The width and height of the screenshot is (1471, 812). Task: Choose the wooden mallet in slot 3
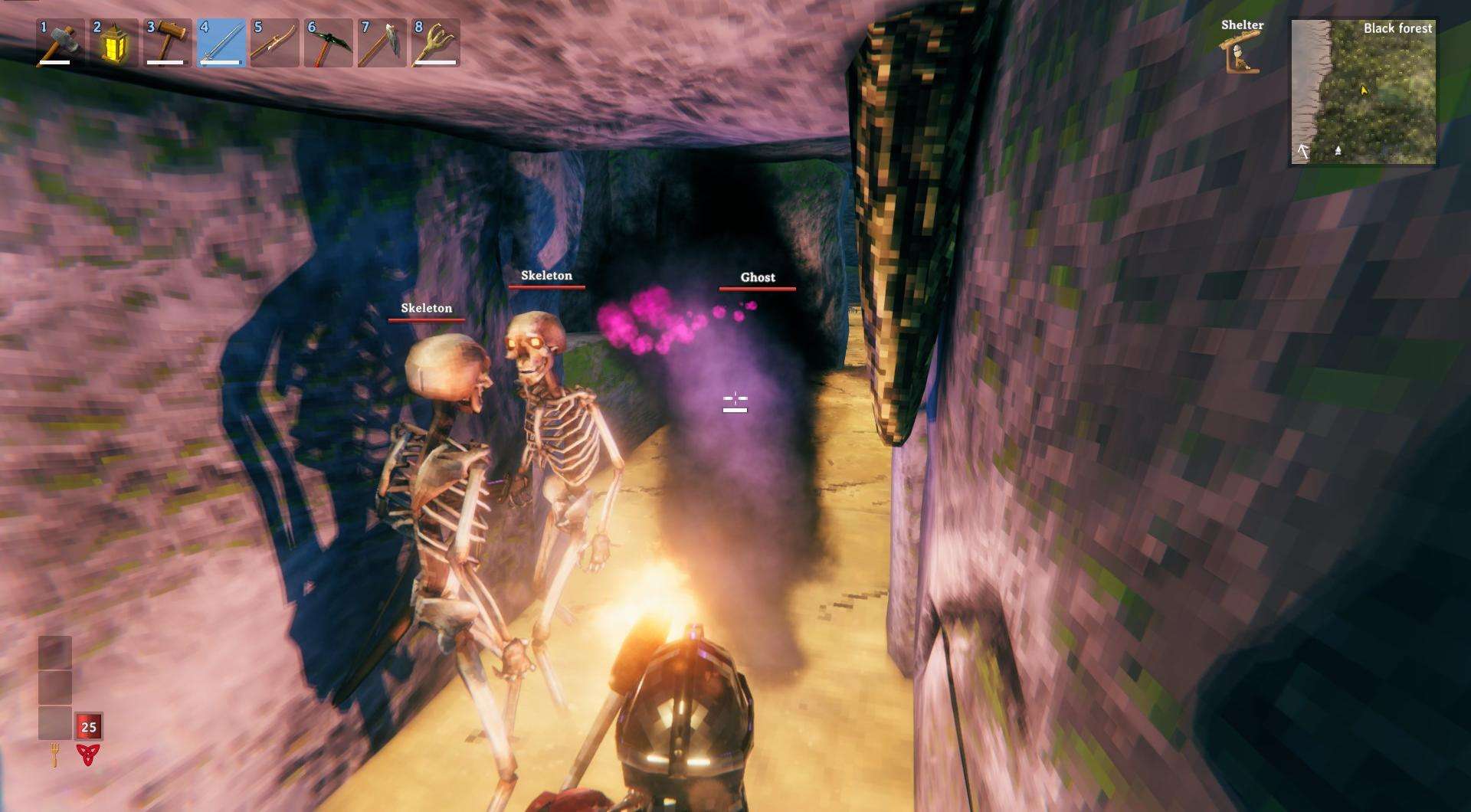[x=167, y=43]
